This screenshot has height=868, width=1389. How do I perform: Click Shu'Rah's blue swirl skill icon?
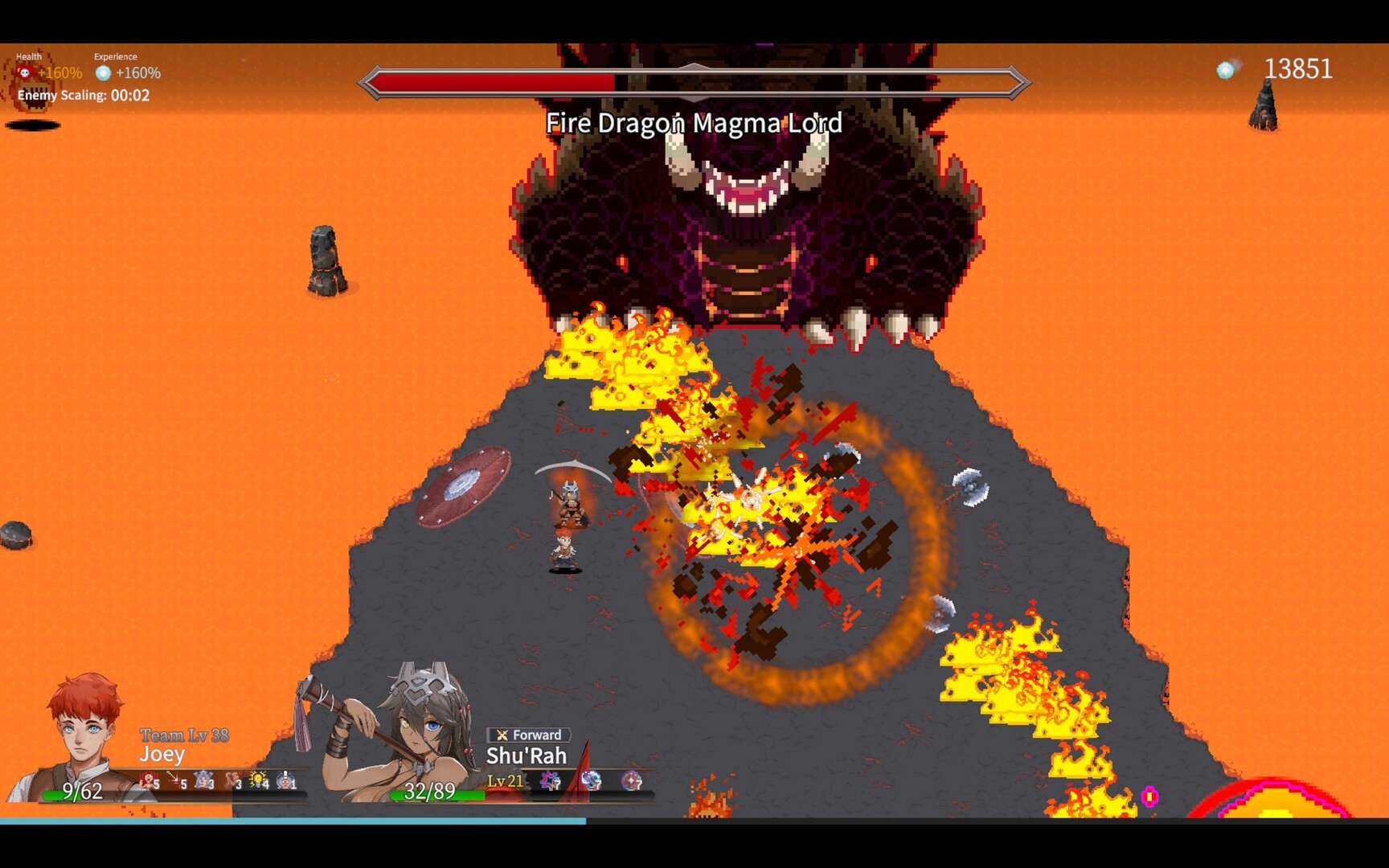pyautogui.click(x=591, y=780)
